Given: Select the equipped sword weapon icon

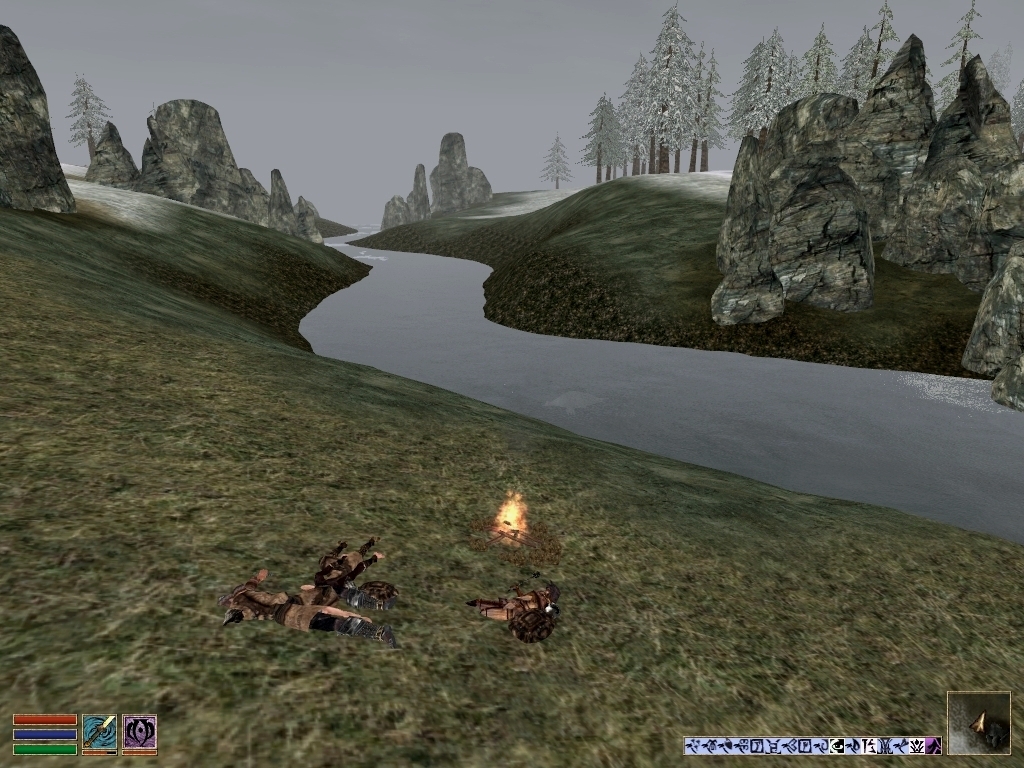Looking at the screenshot, I should [x=99, y=732].
